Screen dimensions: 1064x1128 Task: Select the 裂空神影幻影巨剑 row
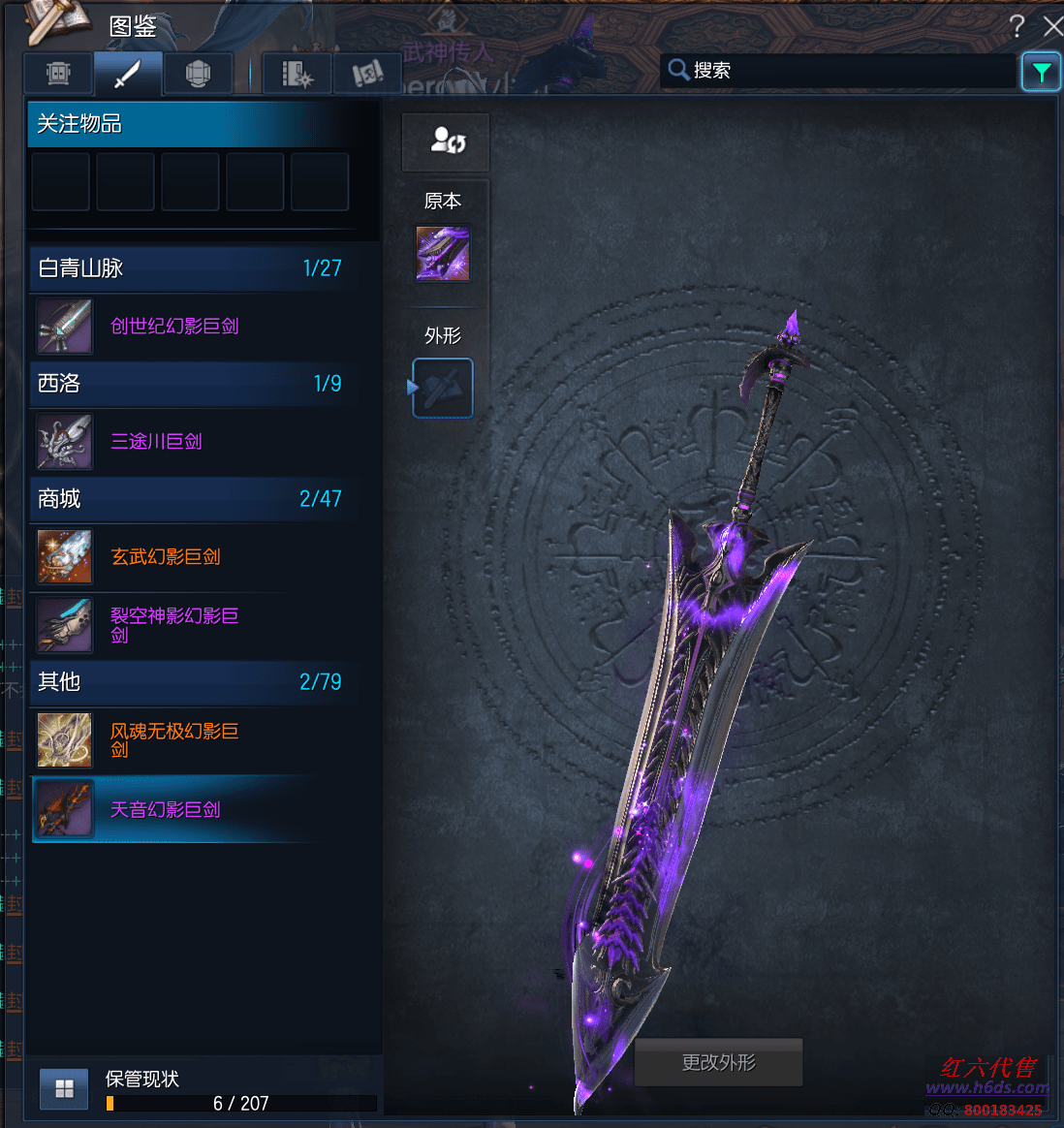[x=174, y=625]
